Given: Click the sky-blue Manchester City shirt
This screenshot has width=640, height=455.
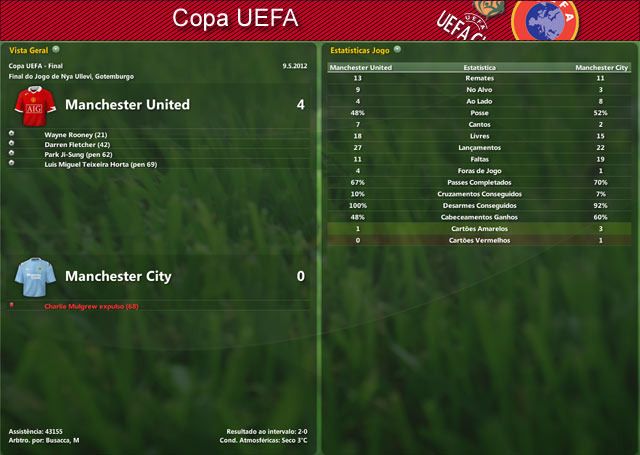Looking at the screenshot, I should [34, 275].
